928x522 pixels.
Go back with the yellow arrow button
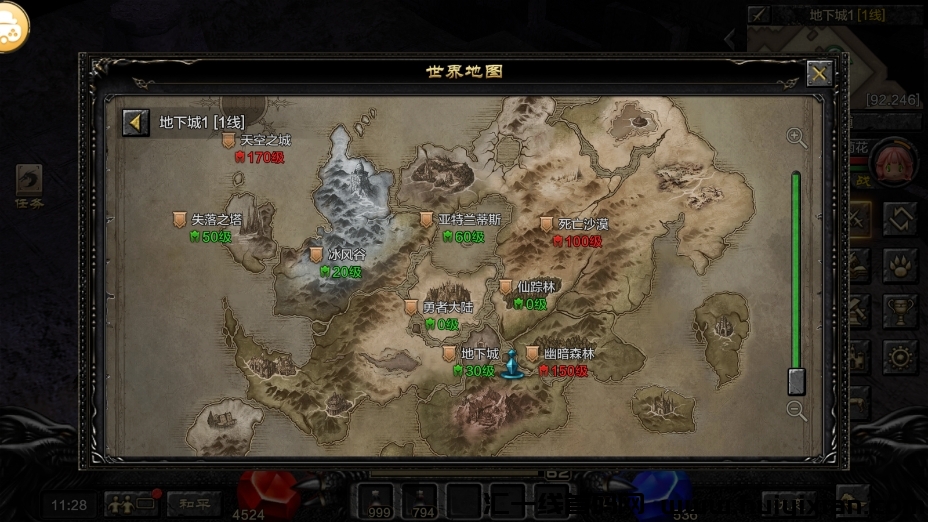pyautogui.click(x=136, y=122)
